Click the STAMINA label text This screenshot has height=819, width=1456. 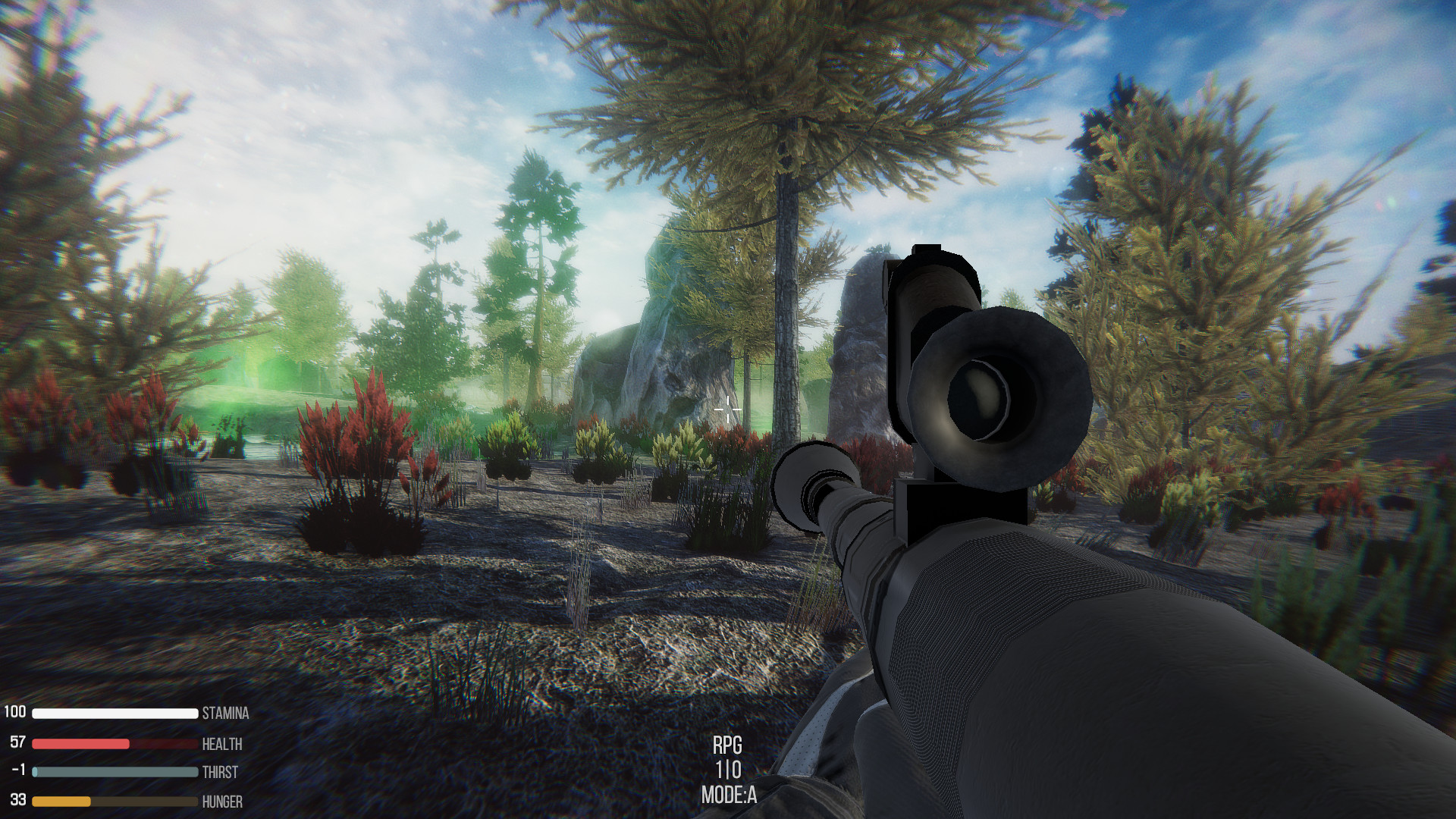pyautogui.click(x=225, y=714)
